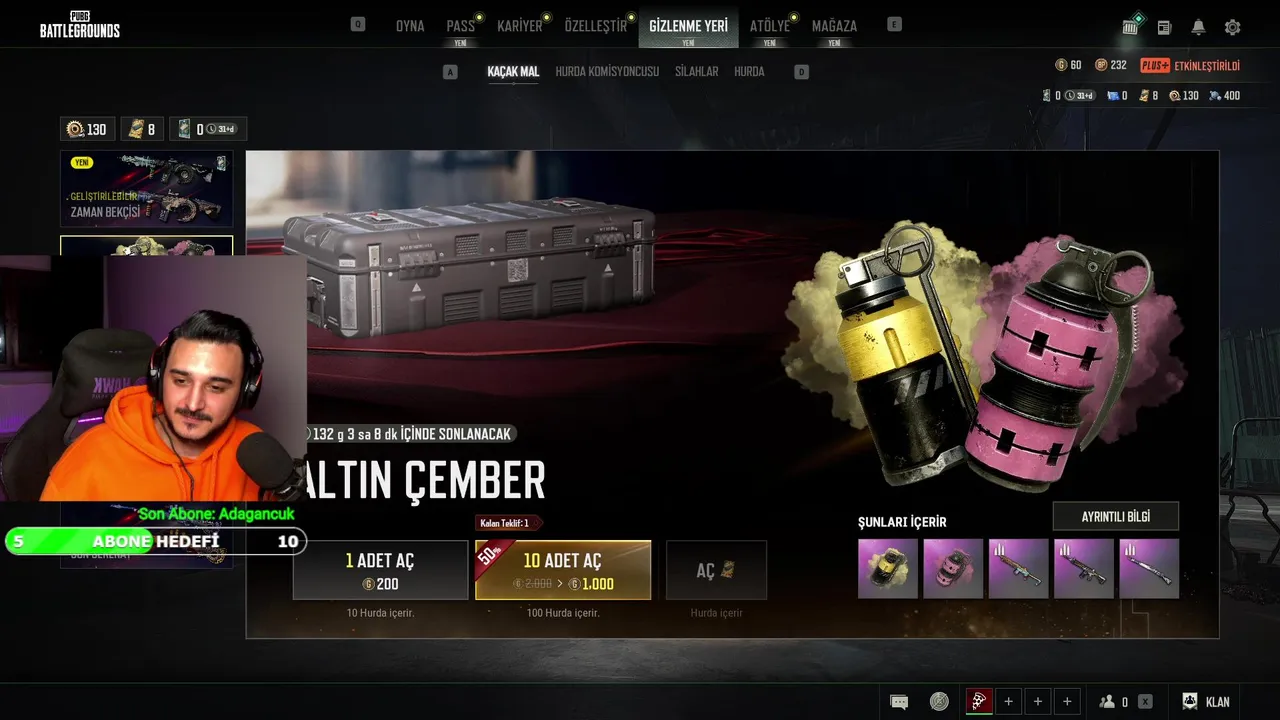Image resolution: width=1280 pixels, height=720 pixels.
Task: Open AYRINTILI BİLGİ details
Action: pos(1115,516)
